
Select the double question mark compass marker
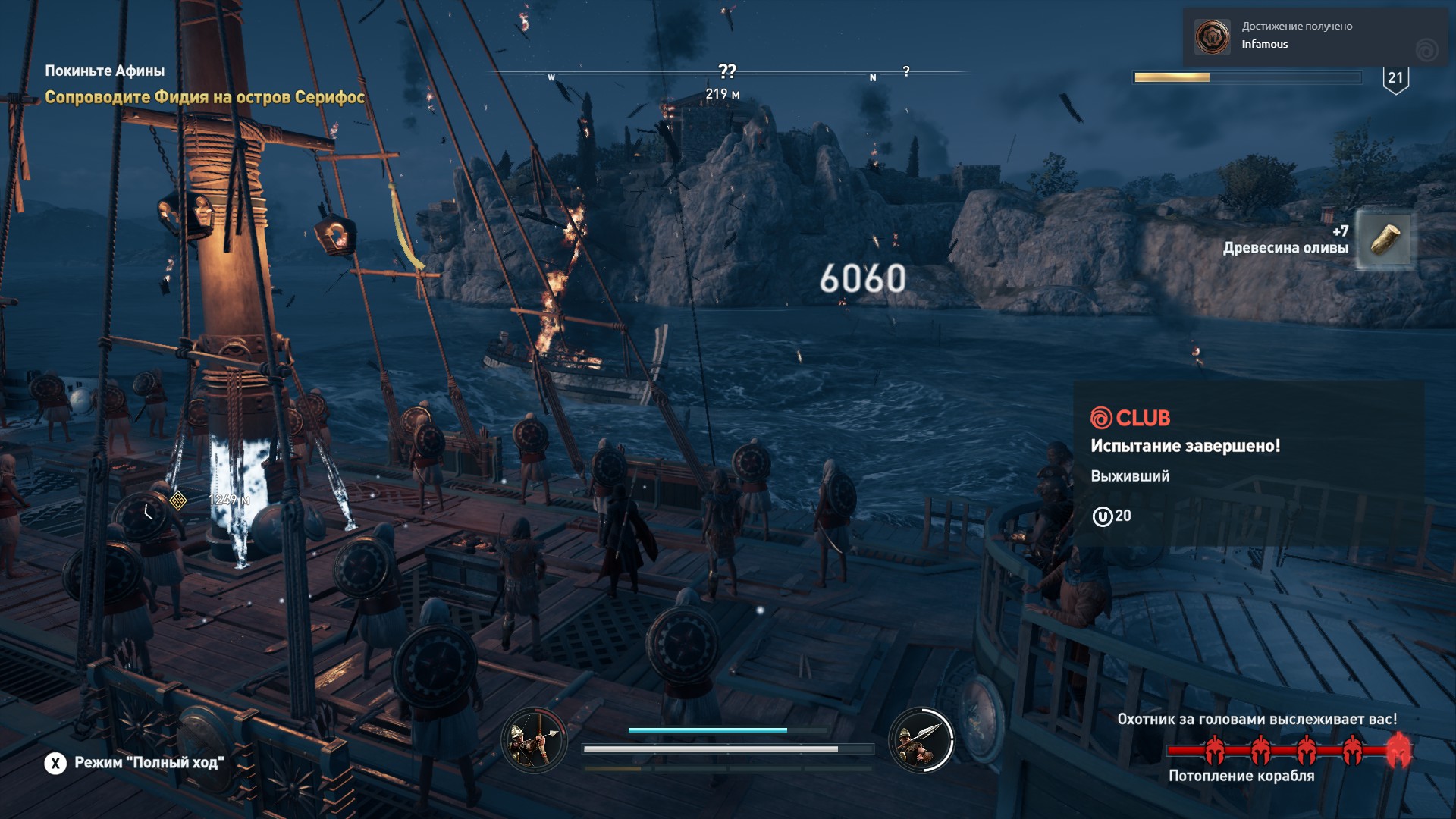pyautogui.click(x=726, y=71)
